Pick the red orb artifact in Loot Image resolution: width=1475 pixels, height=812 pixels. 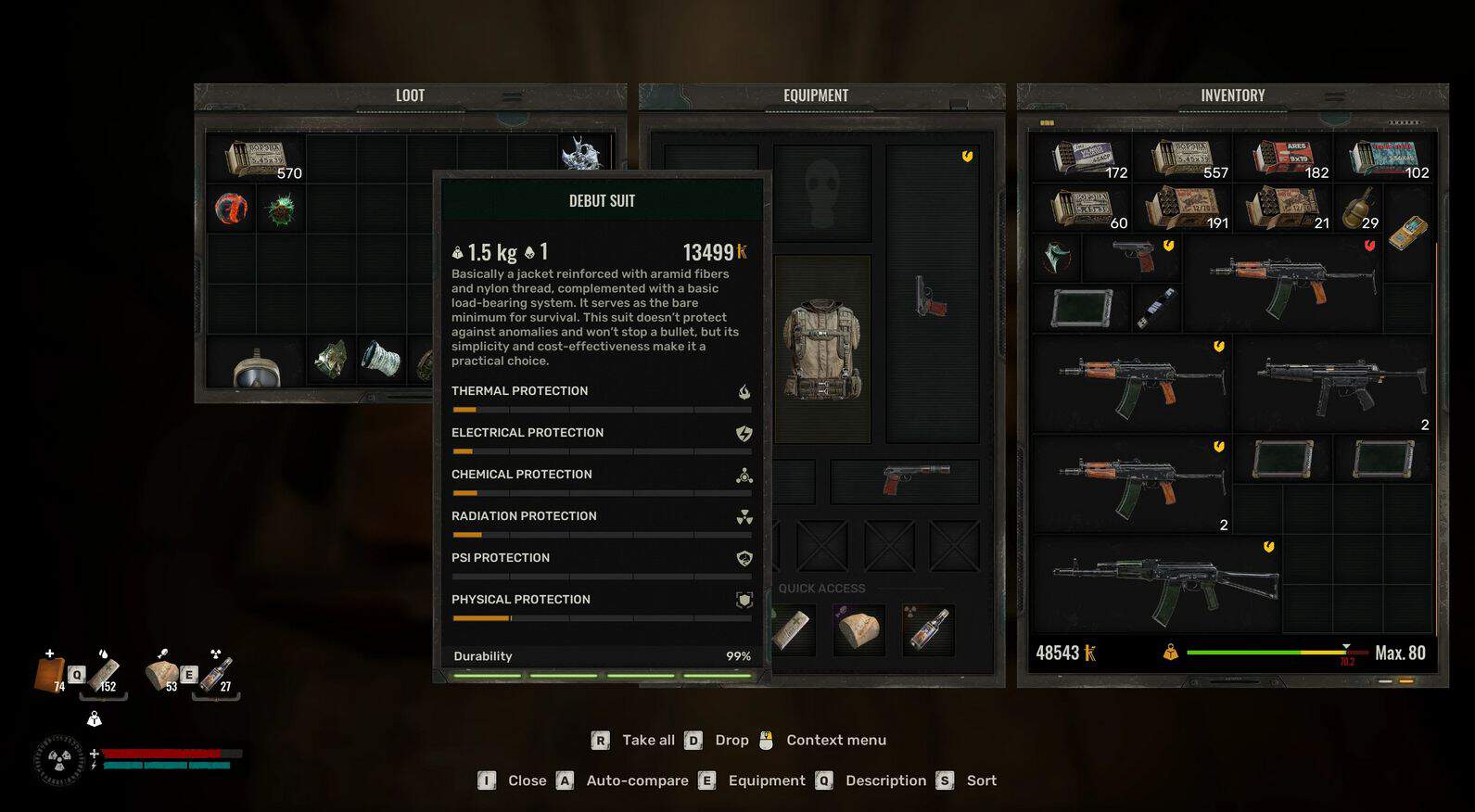(231, 209)
